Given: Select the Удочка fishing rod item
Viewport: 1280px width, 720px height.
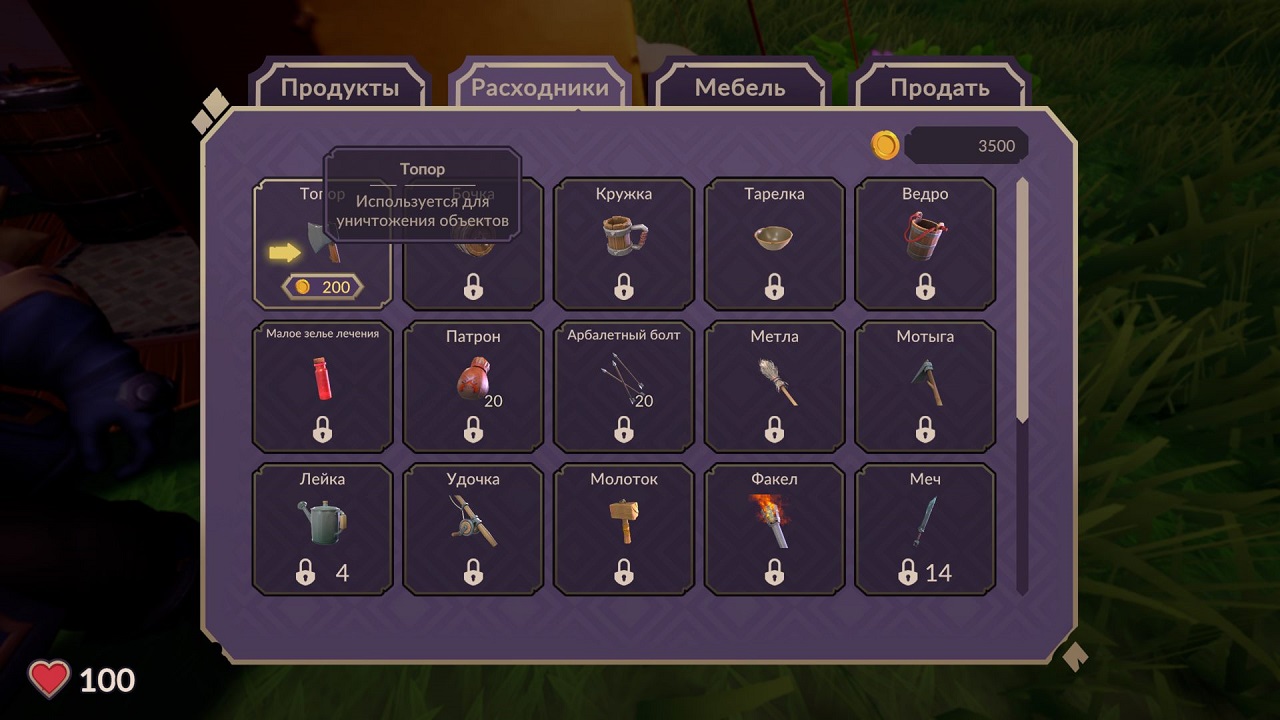Looking at the screenshot, I should (x=473, y=530).
